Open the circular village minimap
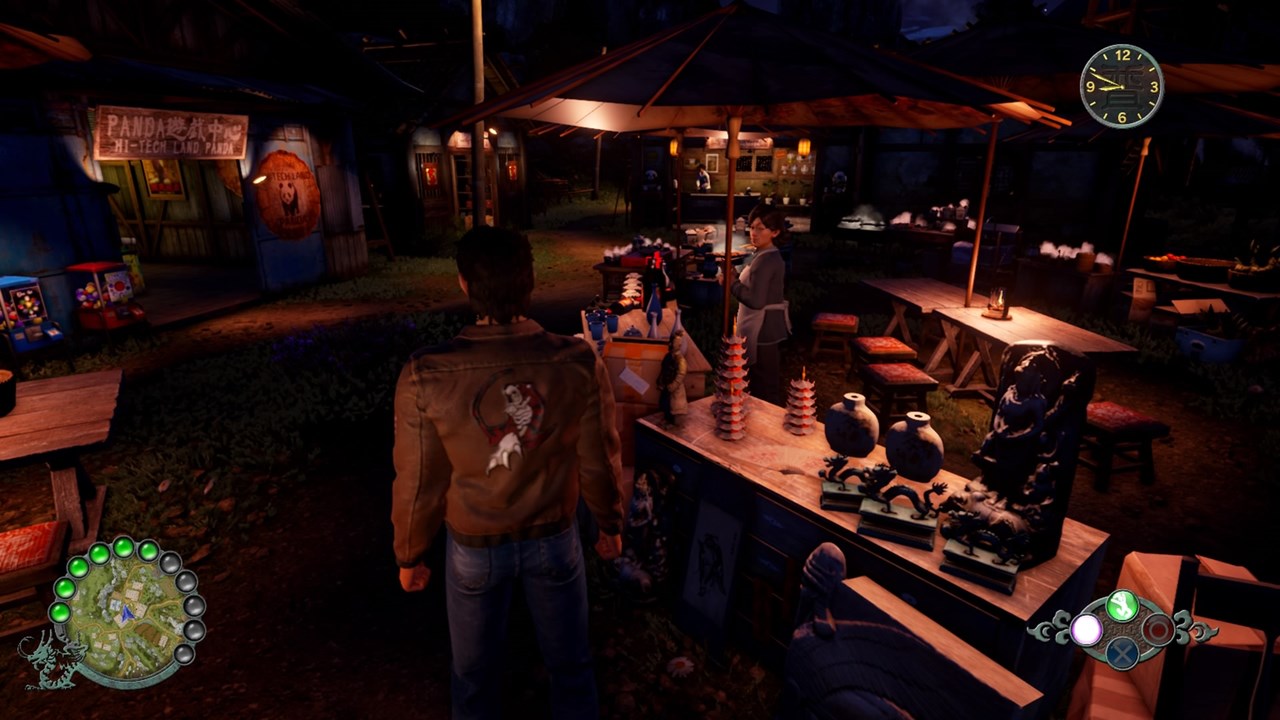Image resolution: width=1280 pixels, height=720 pixels. pyautogui.click(x=123, y=613)
